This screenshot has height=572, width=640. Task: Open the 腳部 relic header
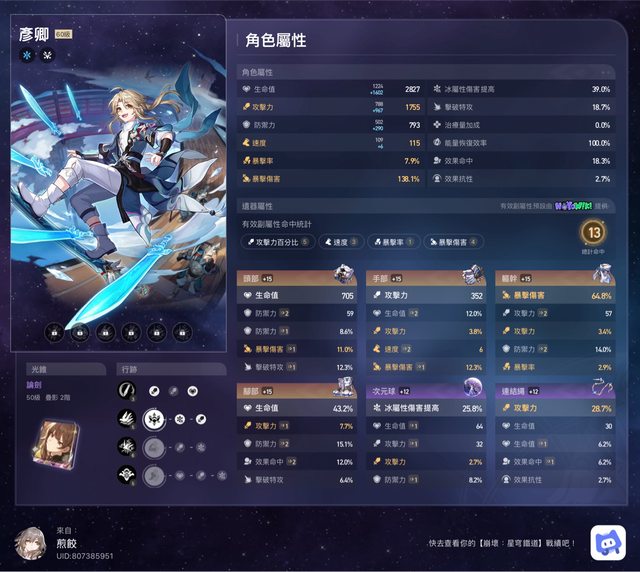[x=297, y=391]
